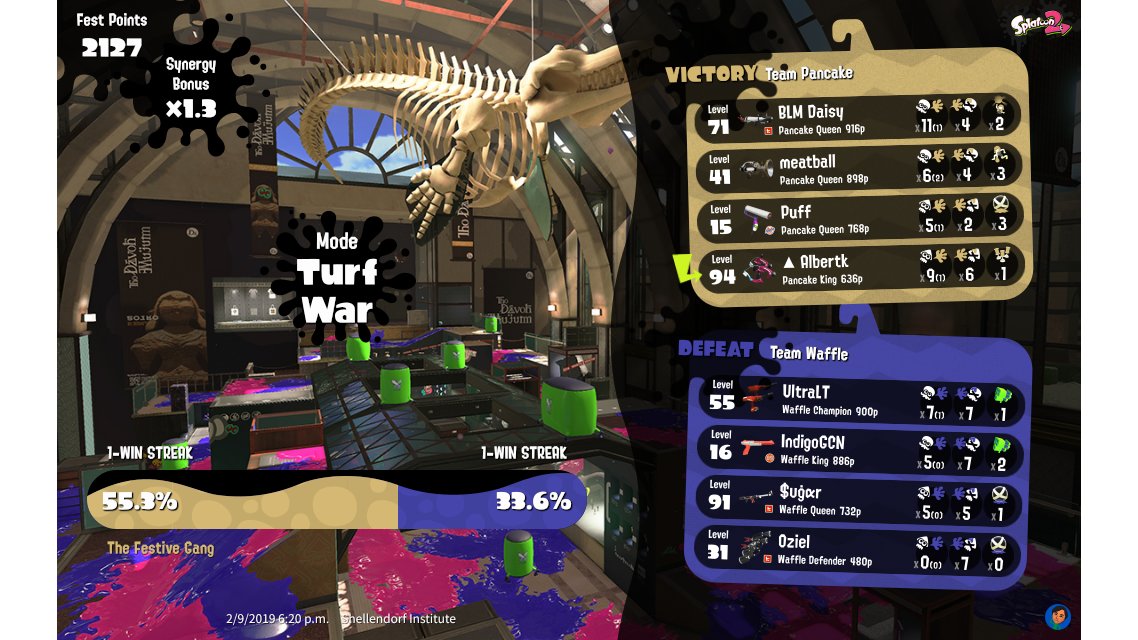Click the Splatoon 2 logo
1138x640 pixels.
coord(1040,24)
